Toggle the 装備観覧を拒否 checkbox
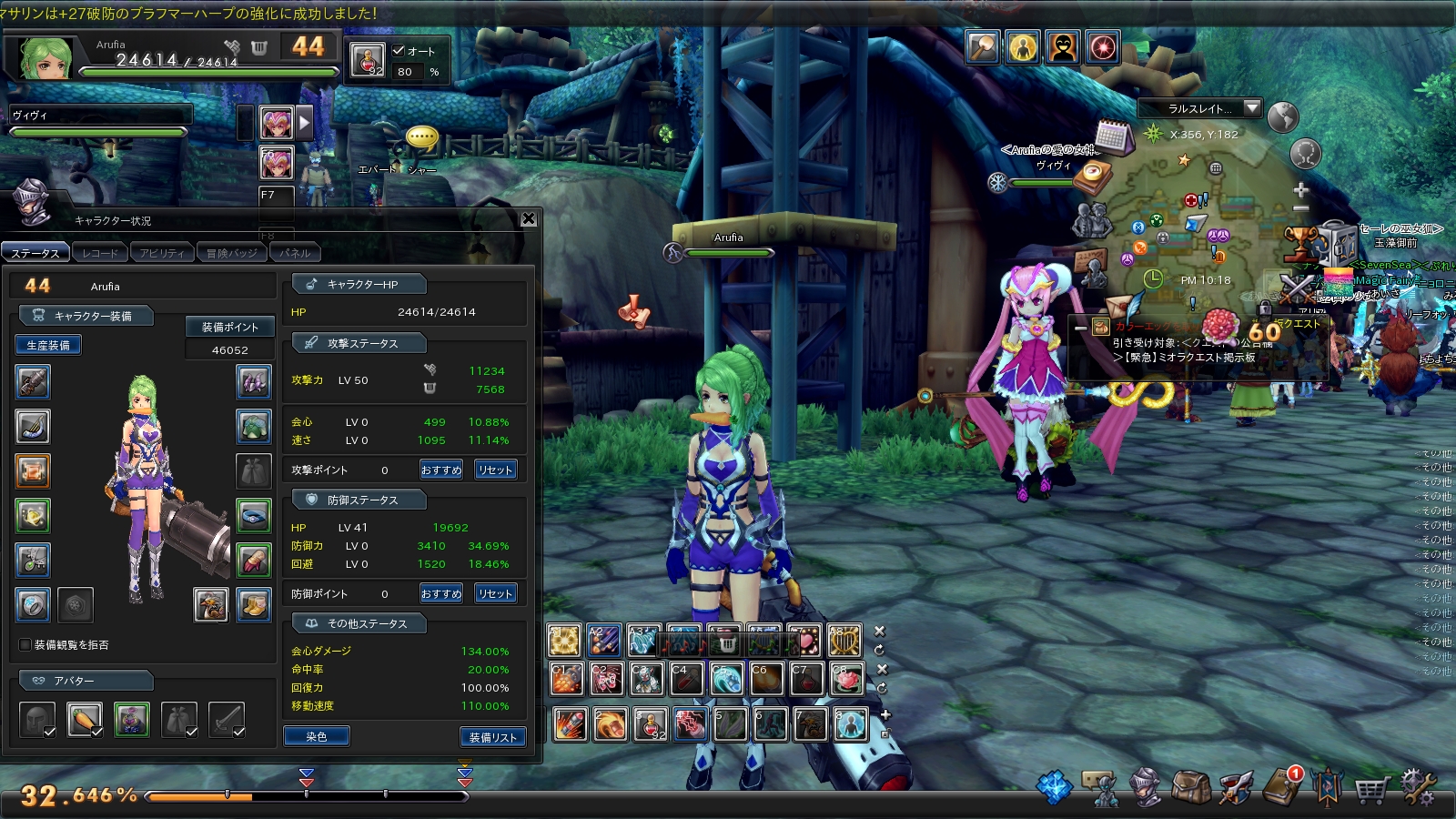1456x819 pixels. [x=25, y=644]
